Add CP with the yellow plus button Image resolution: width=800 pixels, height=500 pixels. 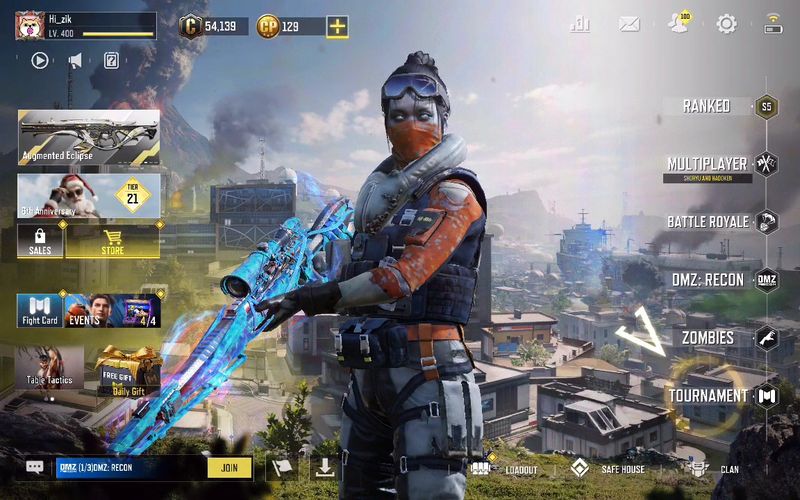(x=338, y=27)
